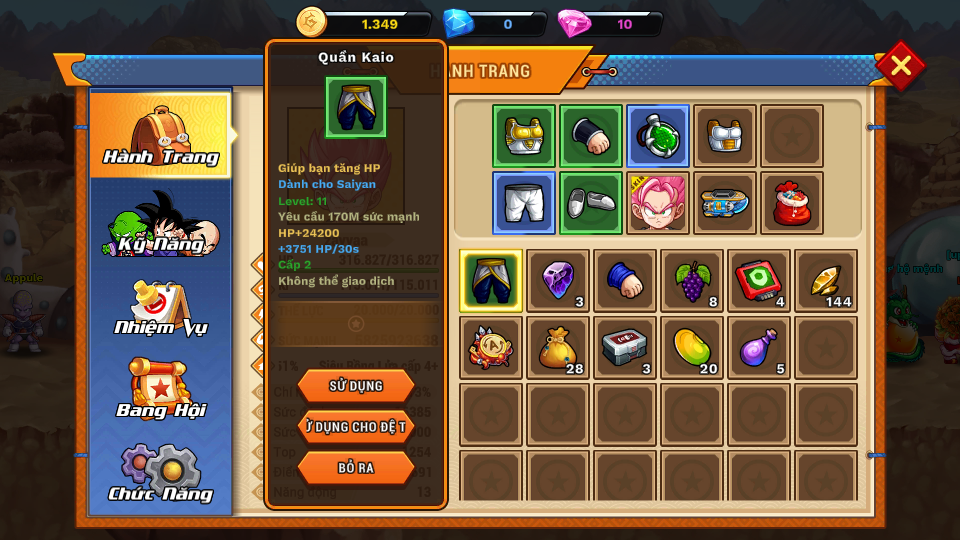The height and width of the screenshot is (540, 960).
Task: Open the Bang Hội guild tab
Action: [x=161, y=390]
